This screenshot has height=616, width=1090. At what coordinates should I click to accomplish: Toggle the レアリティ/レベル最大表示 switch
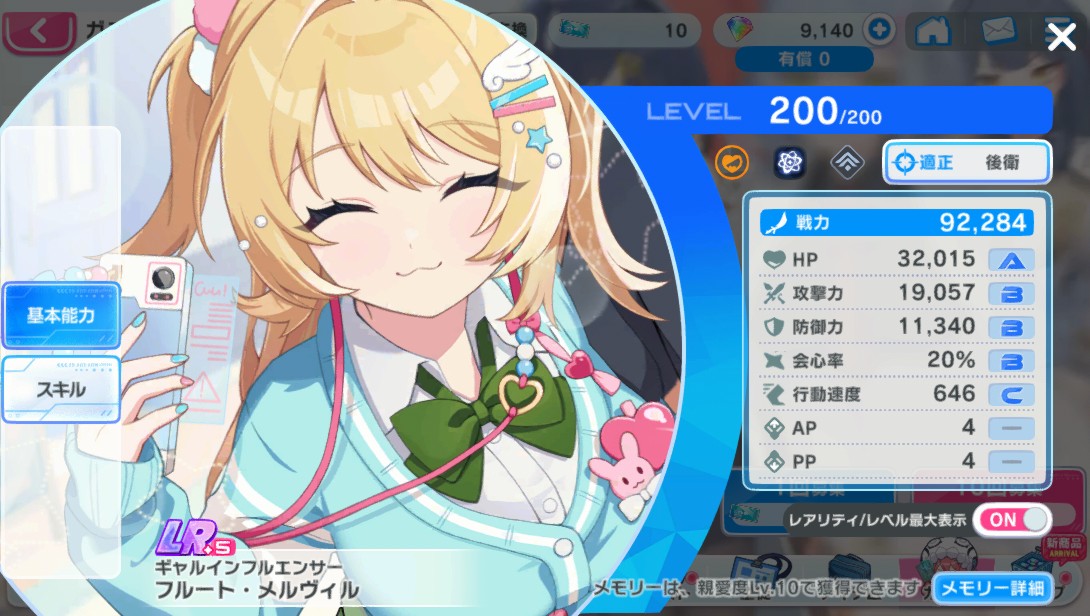[x=1011, y=520]
